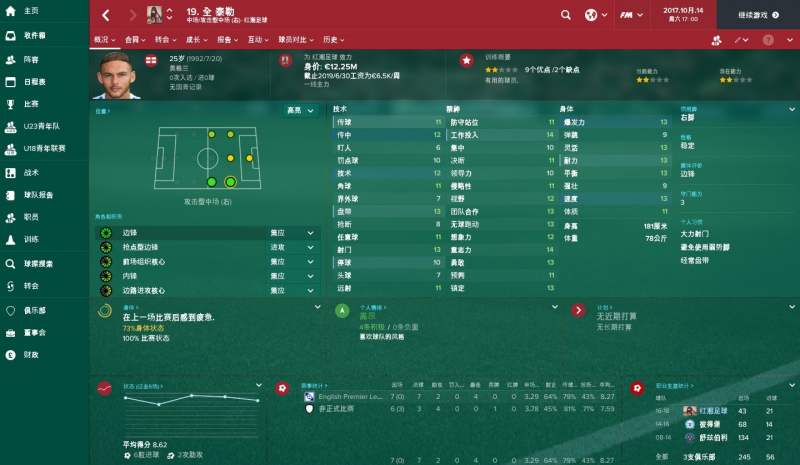Screen dimensions: 800x465
Task: Open the magnifying glass search
Action: pos(566,15)
